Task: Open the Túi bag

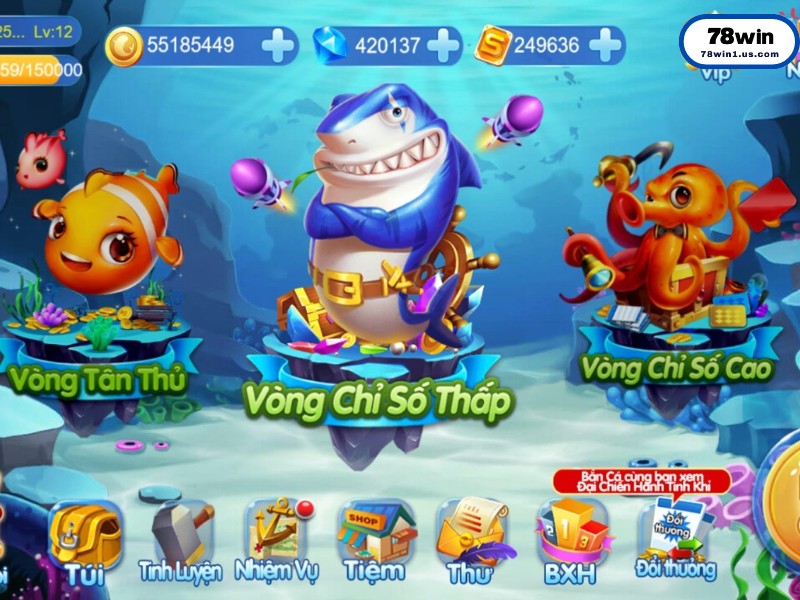Action: coord(86,540)
